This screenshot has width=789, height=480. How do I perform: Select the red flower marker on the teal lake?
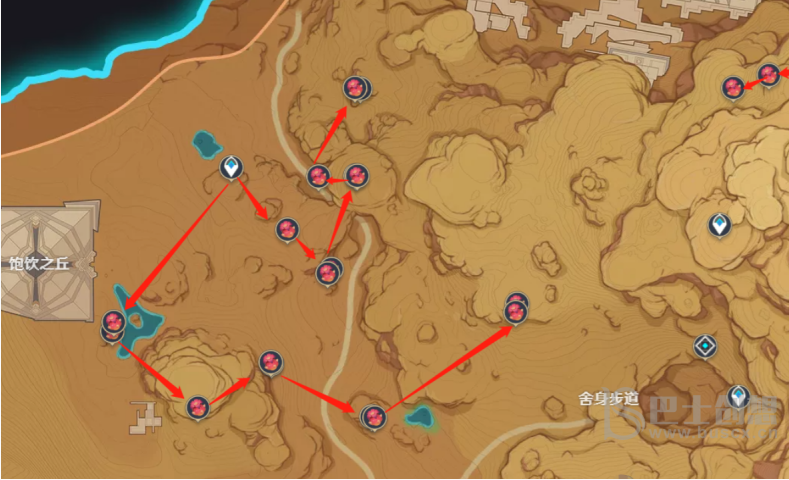pyautogui.click(x=113, y=322)
